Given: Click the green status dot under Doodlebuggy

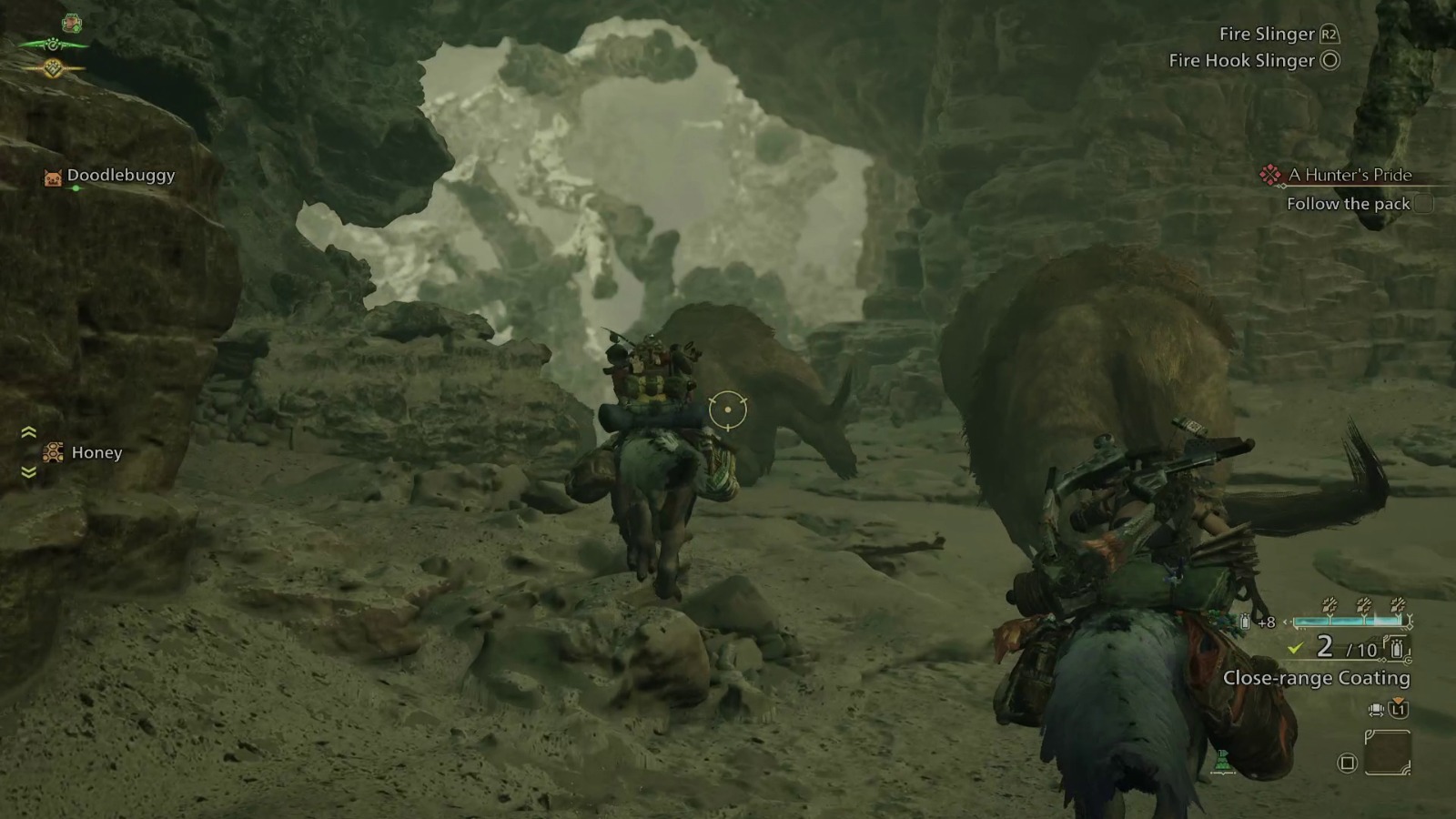Looking at the screenshot, I should tap(76, 188).
